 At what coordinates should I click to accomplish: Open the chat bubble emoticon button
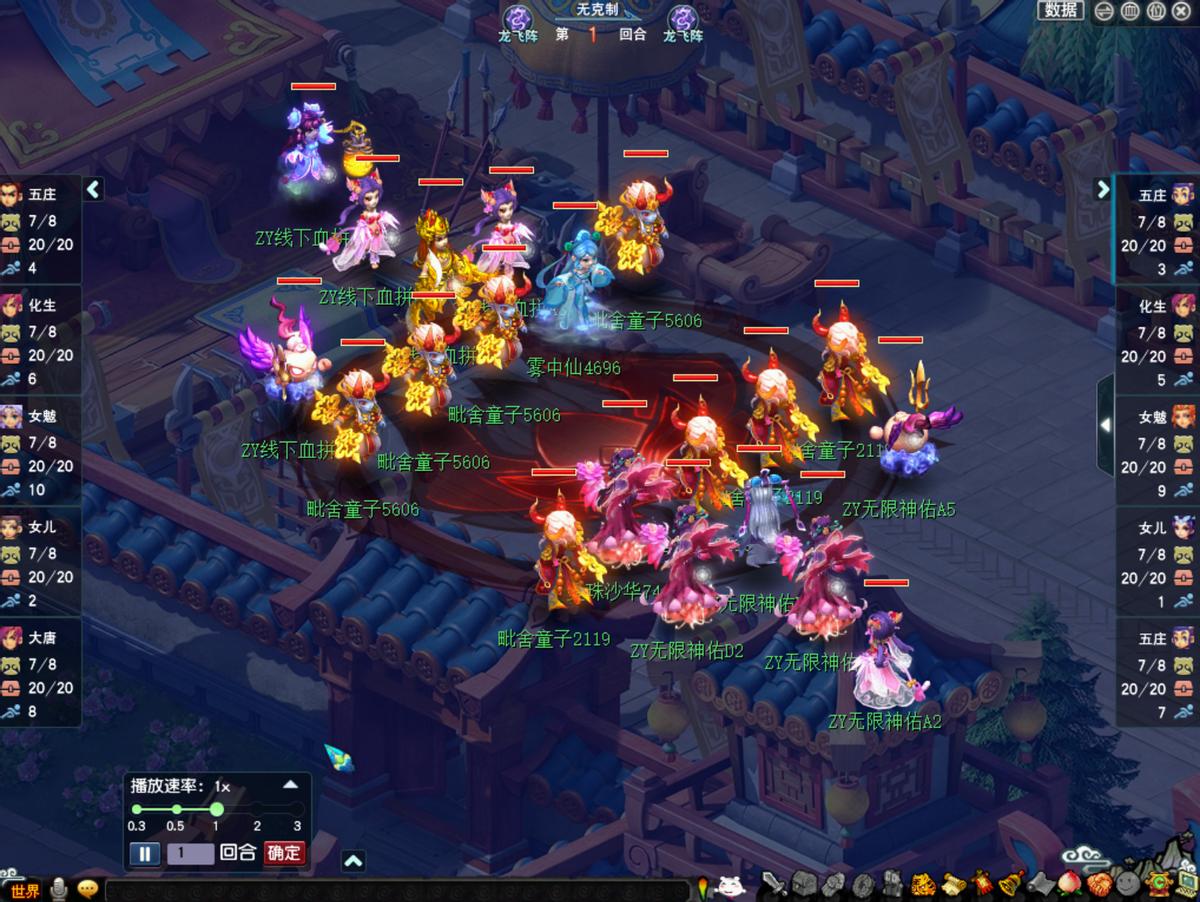[88, 888]
